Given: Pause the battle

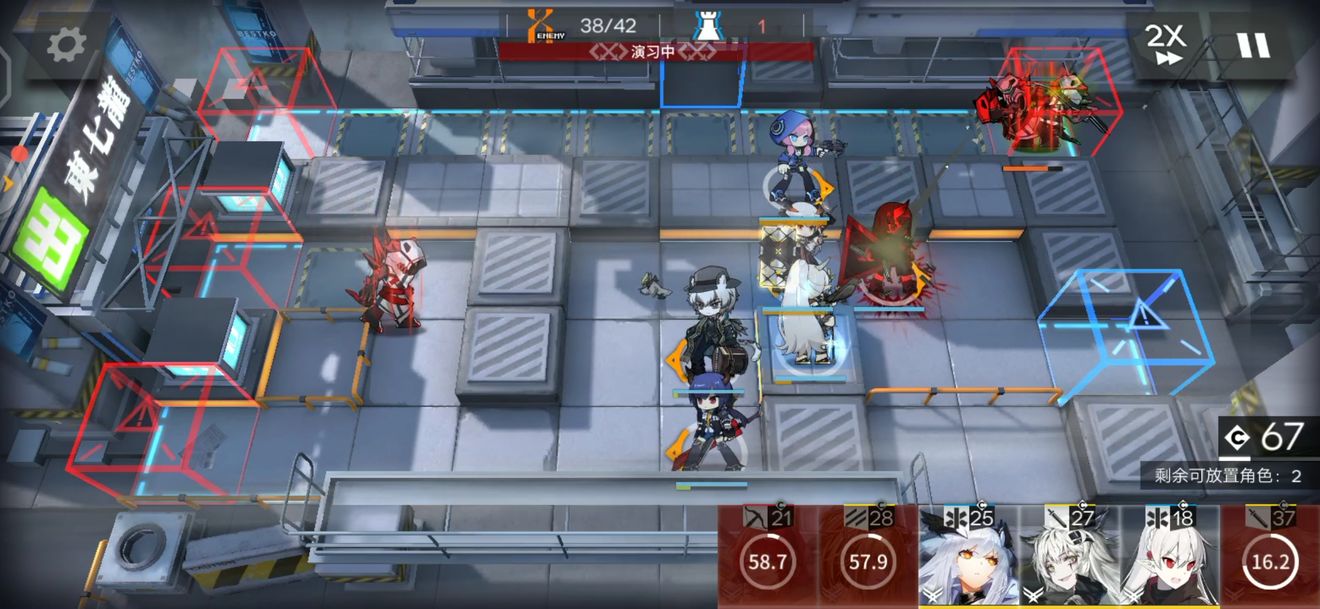Looking at the screenshot, I should pos(1251,45).
